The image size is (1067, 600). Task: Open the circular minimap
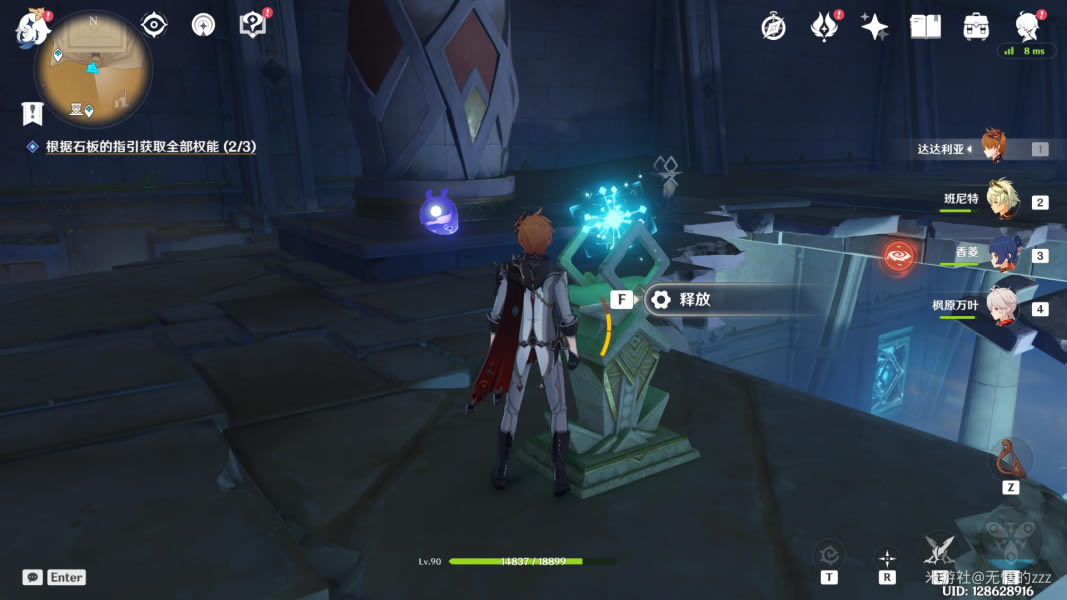click(x=93, y=69)
